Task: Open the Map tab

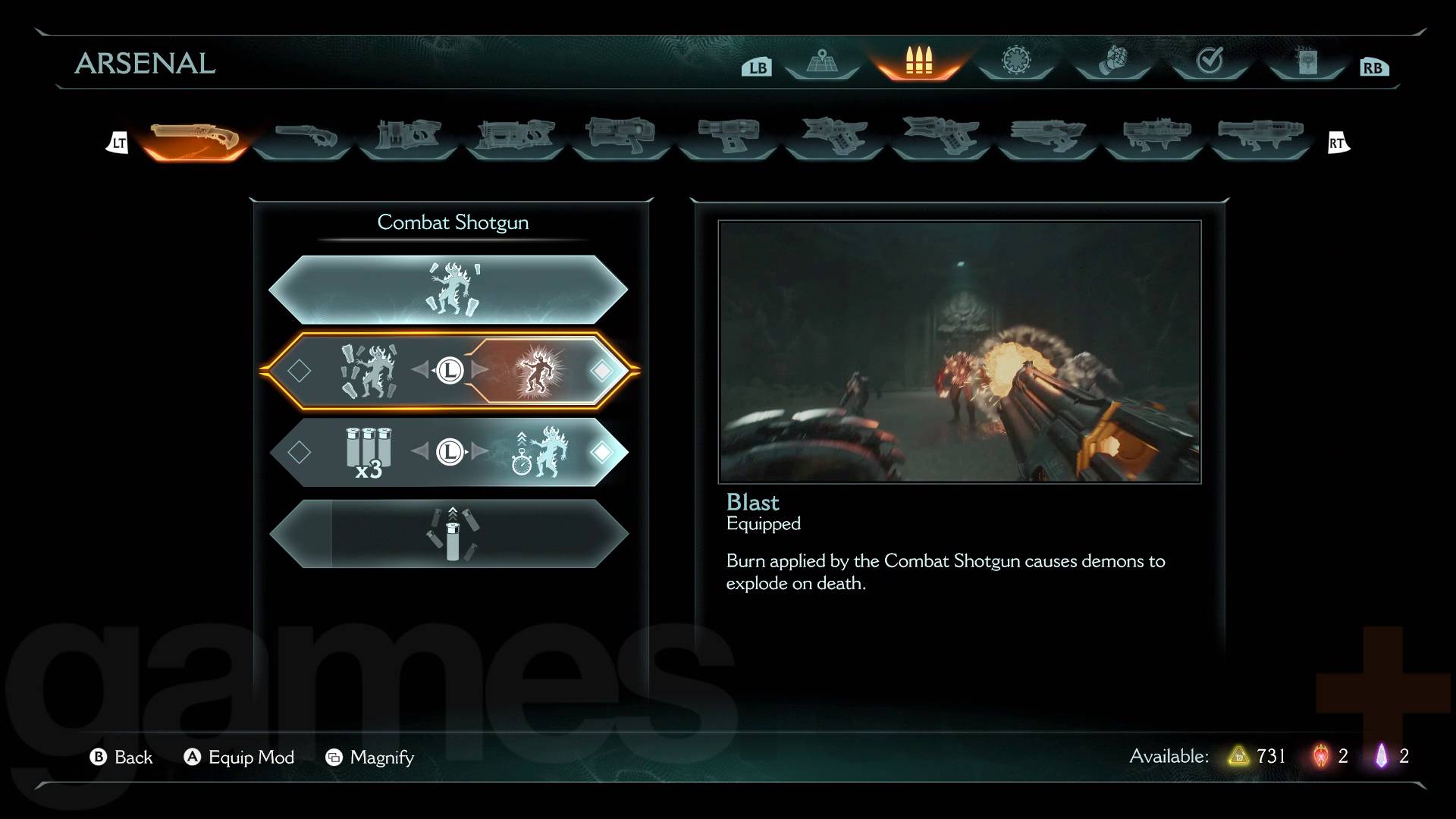Action: [x=821, y=62]
